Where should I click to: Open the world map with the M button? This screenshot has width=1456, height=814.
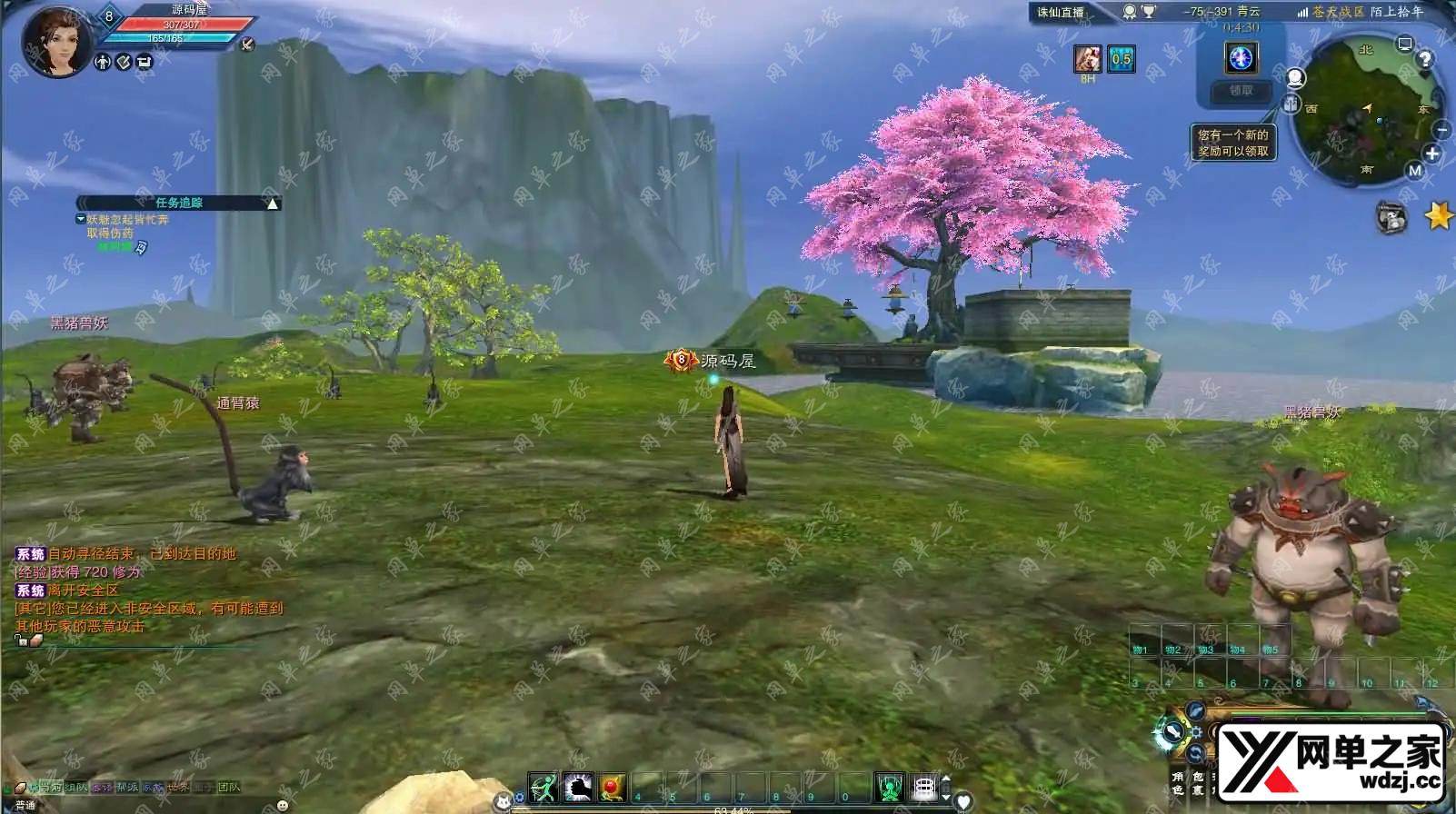coord(1415,170)
